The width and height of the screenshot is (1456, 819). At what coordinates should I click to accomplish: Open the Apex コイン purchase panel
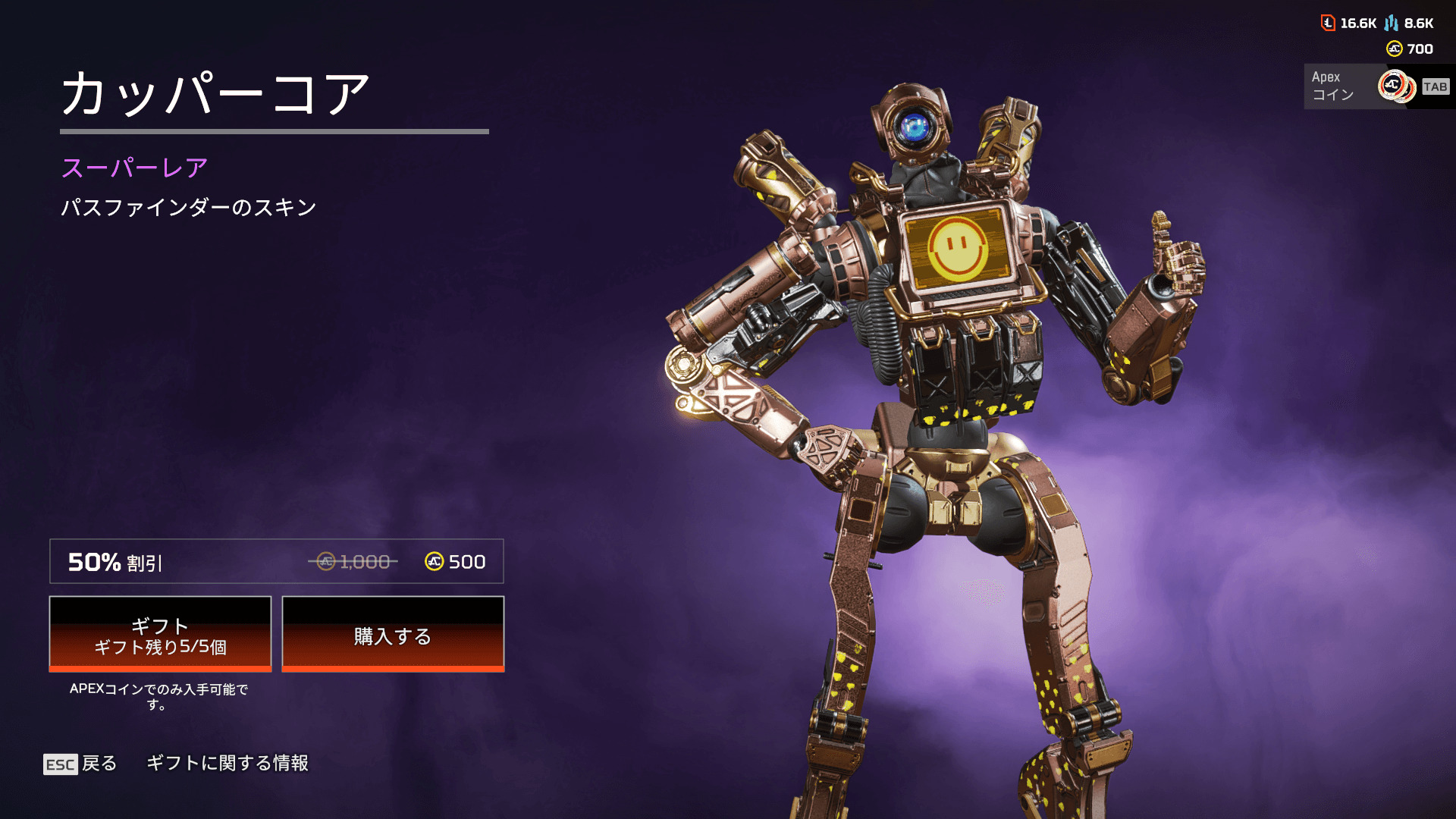[x=1377, y=86]
